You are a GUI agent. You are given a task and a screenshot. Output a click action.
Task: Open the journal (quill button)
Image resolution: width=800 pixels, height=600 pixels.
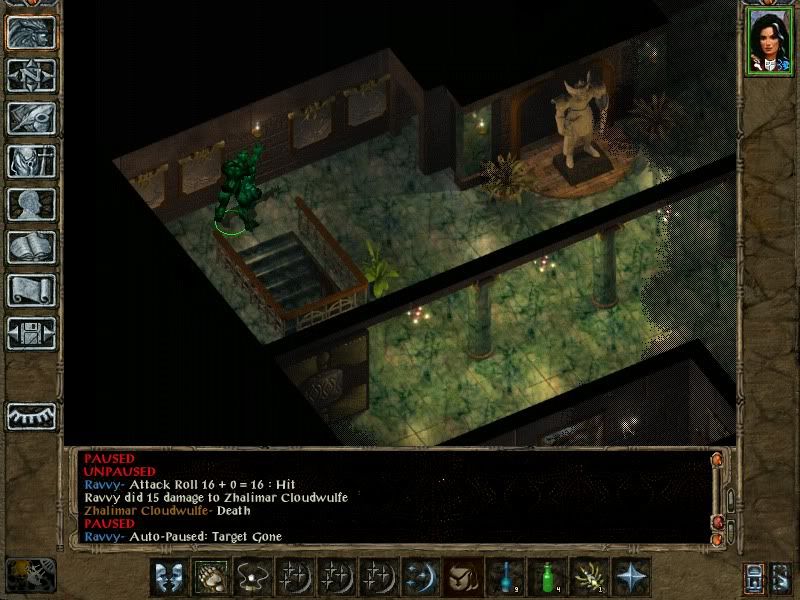tap(31, 118)
